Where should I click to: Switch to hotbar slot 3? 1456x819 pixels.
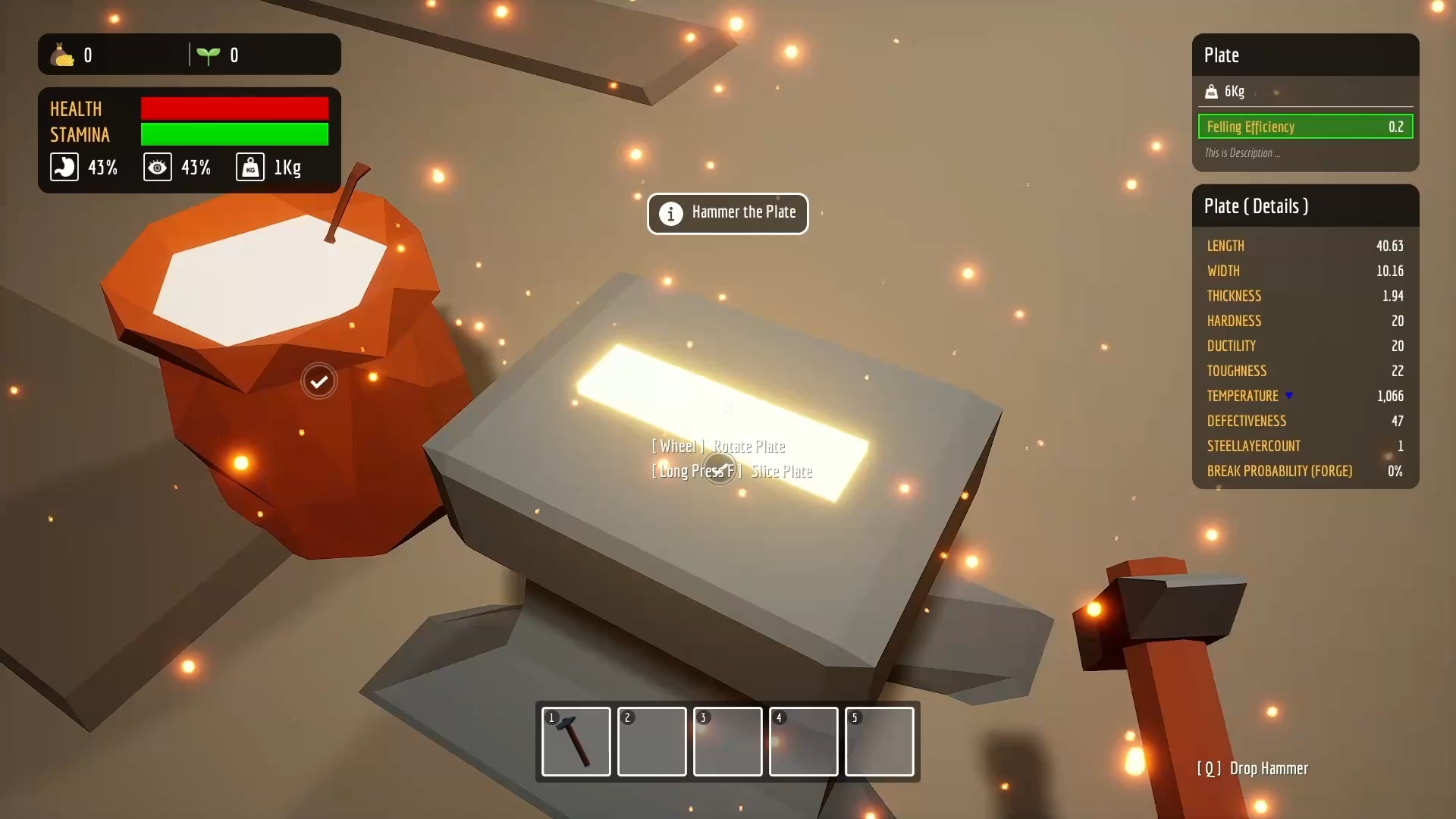pos(727,742)
